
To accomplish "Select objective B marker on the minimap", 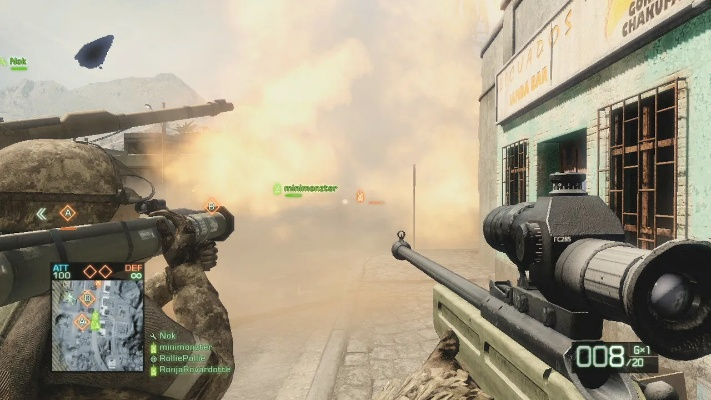I will (88, 298).
